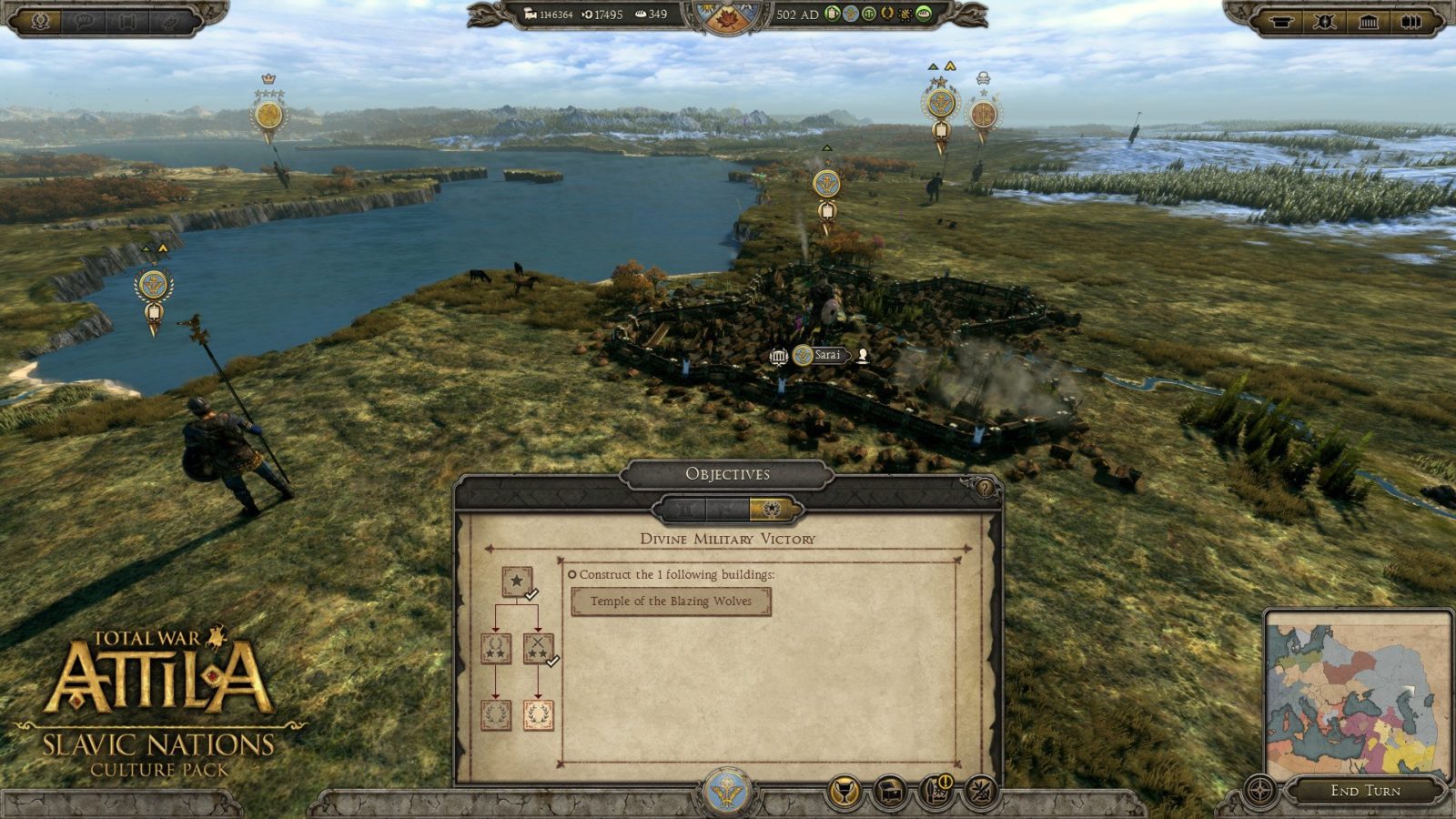Switch to the highlighted gold victory tab
The width and height of the screenshot is (1456, 819).
(771, 510)
